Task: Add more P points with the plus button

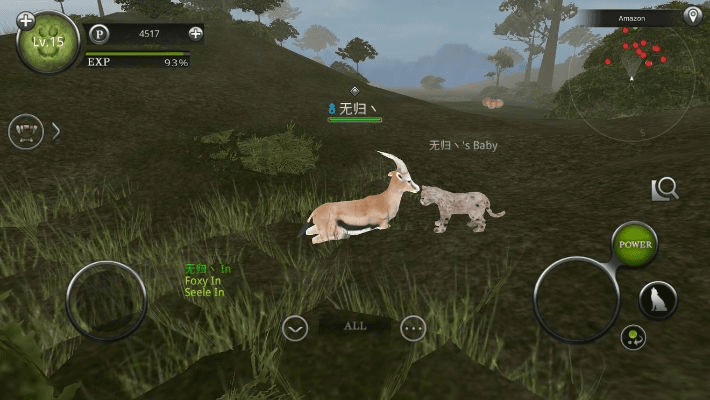Action: 196,33
